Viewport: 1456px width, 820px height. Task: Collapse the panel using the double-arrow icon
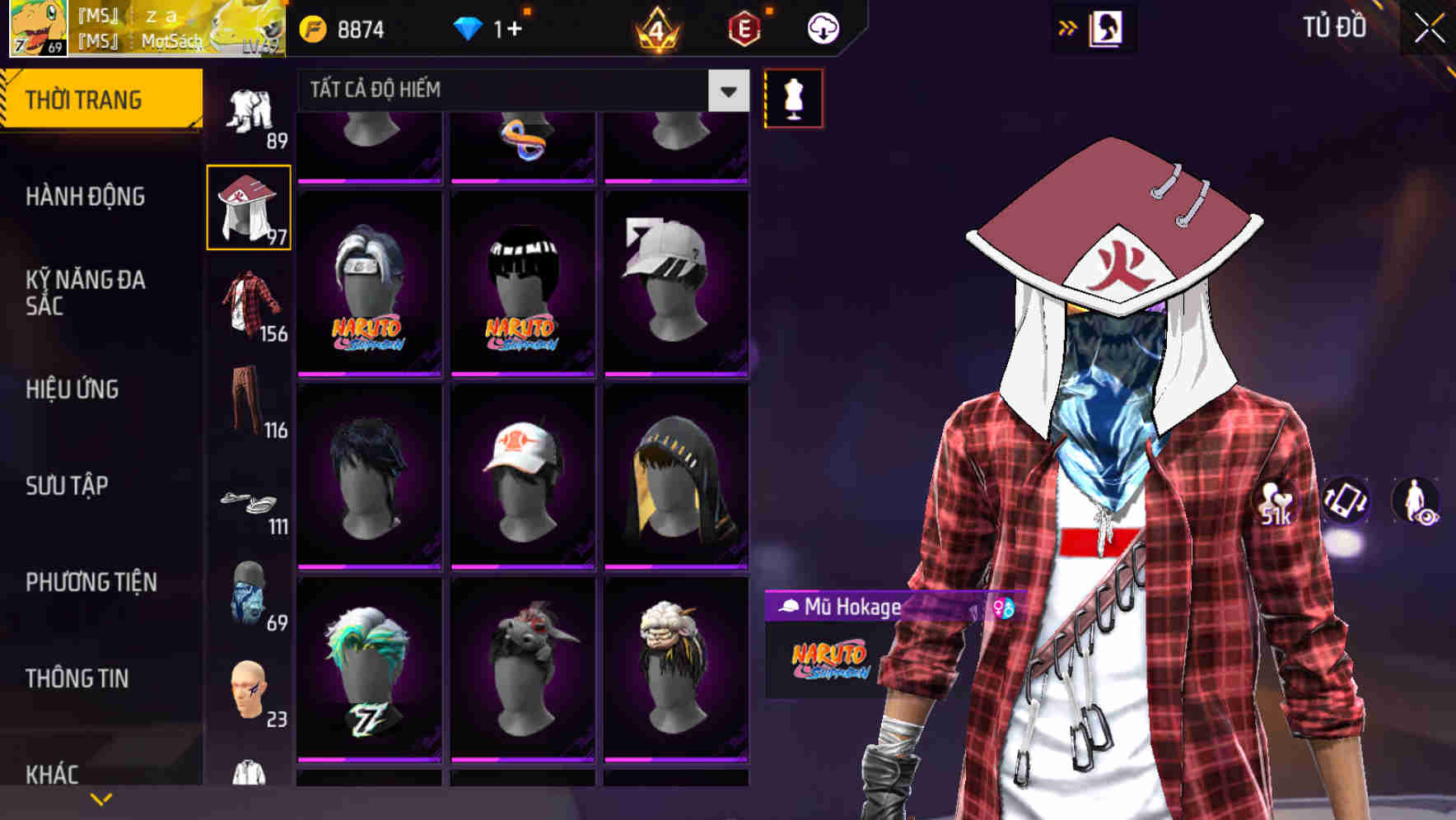point(1068,26)
